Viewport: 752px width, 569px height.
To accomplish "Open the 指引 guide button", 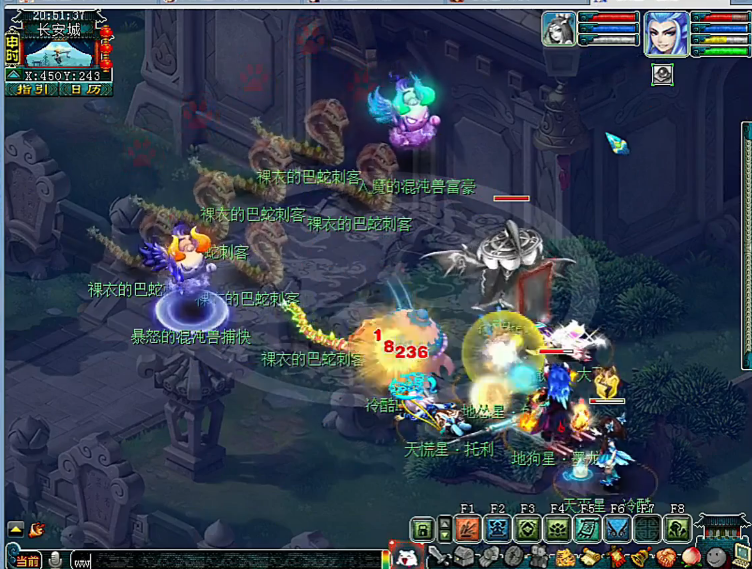I will 32,89.
